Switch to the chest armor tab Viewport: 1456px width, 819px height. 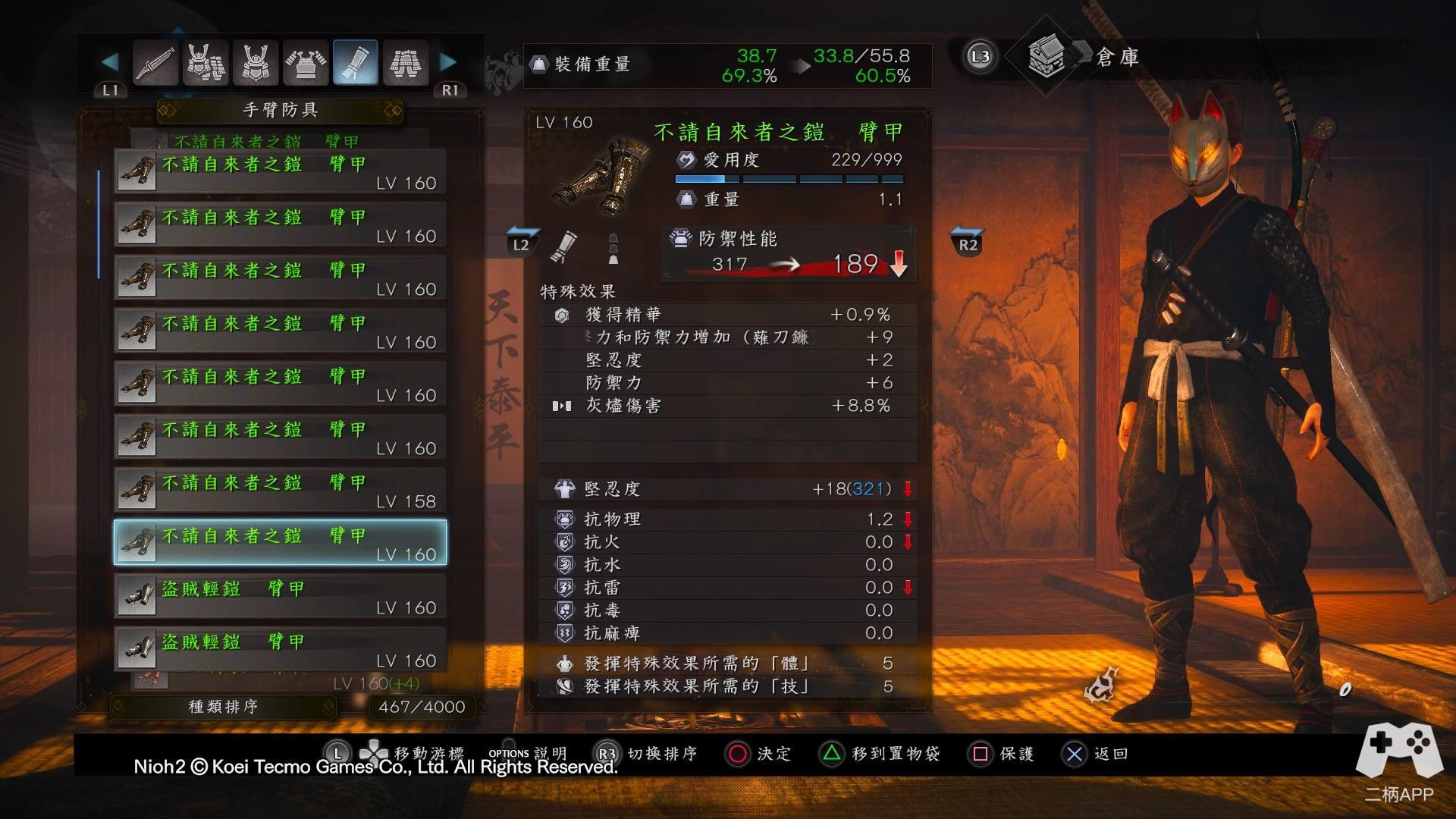click(x=306, y=63)
